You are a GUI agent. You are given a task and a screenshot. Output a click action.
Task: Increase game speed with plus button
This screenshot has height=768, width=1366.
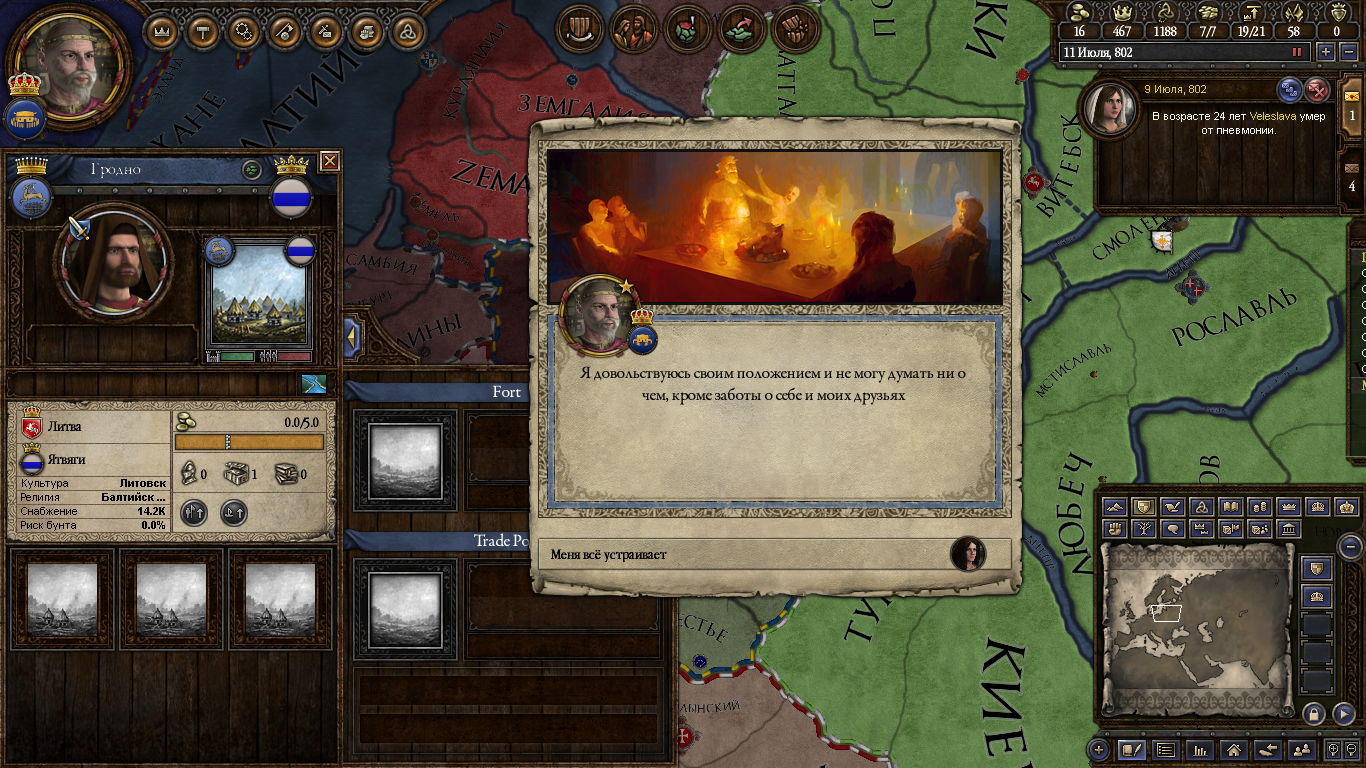[1326, 52]
